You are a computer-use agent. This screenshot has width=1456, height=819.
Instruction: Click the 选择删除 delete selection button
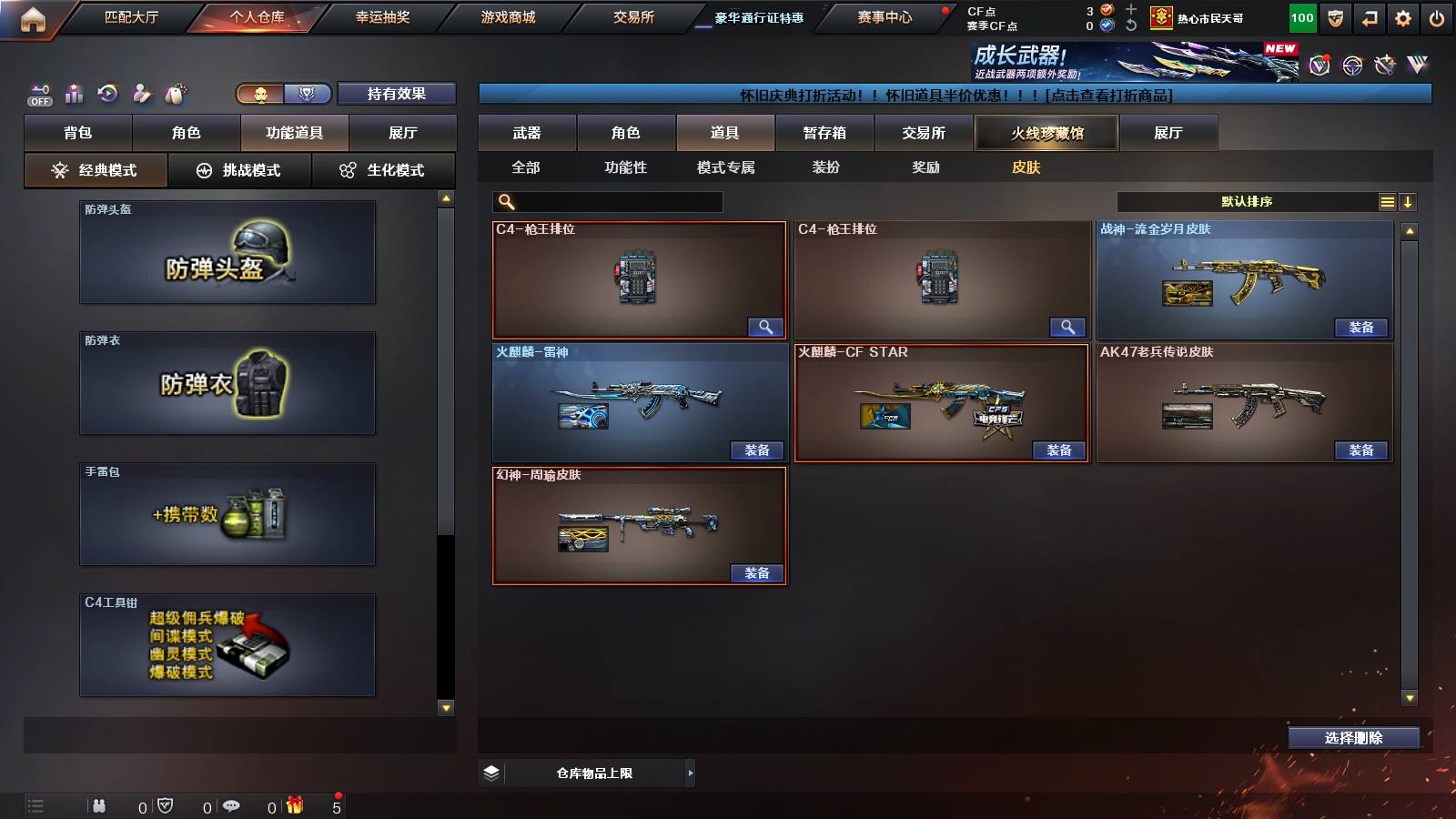pyautogui.click(x=1353, y=738)
